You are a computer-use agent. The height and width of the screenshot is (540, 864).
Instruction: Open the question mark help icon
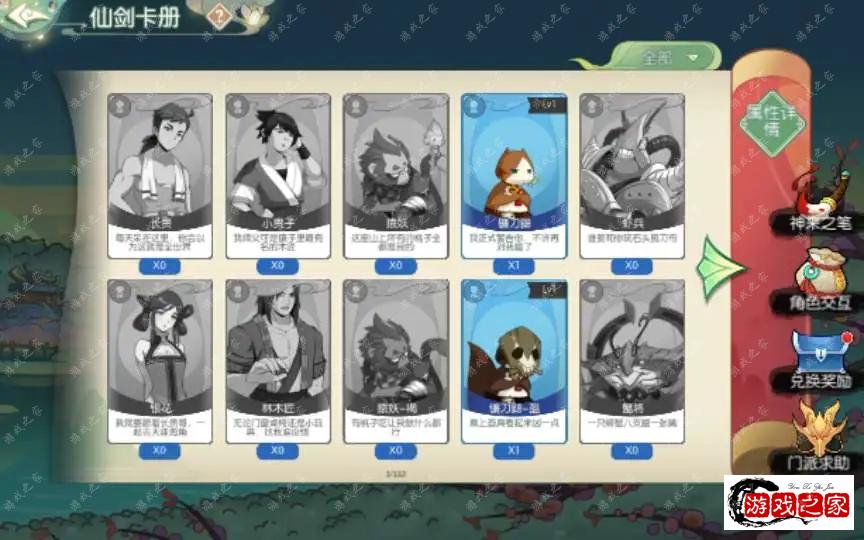(221, 16)
